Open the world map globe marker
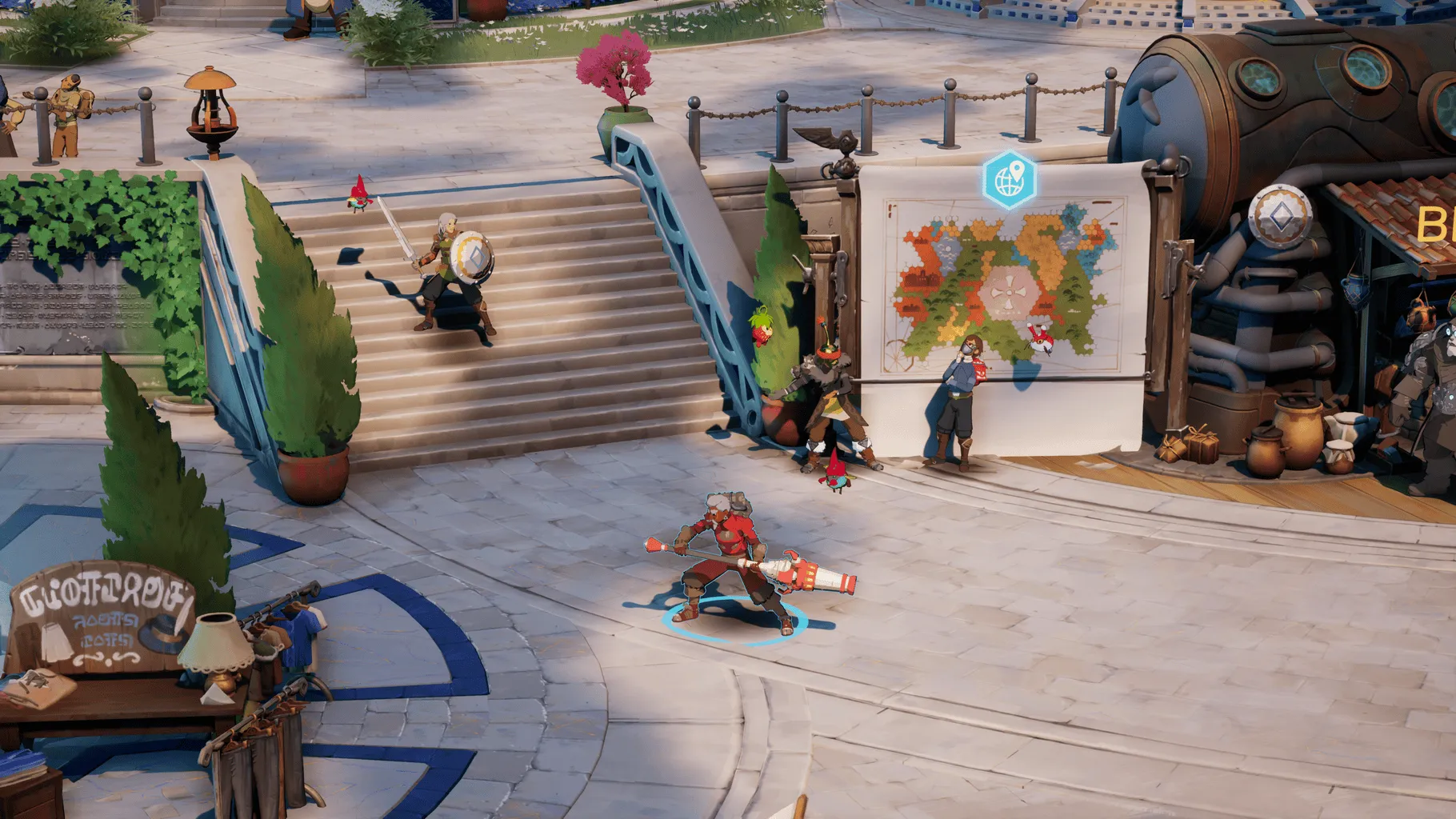This screenshot has height=819, width=1456. pyautogui.click(x=1010, y=179)
